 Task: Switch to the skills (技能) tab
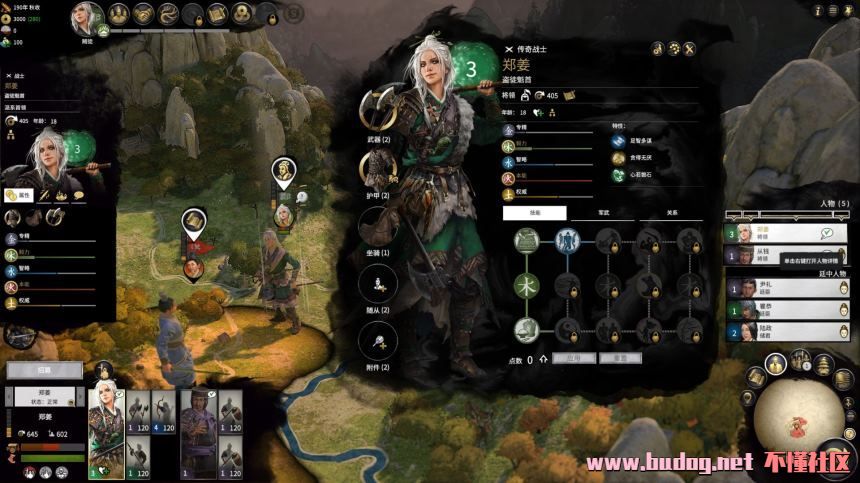point(534,213)
